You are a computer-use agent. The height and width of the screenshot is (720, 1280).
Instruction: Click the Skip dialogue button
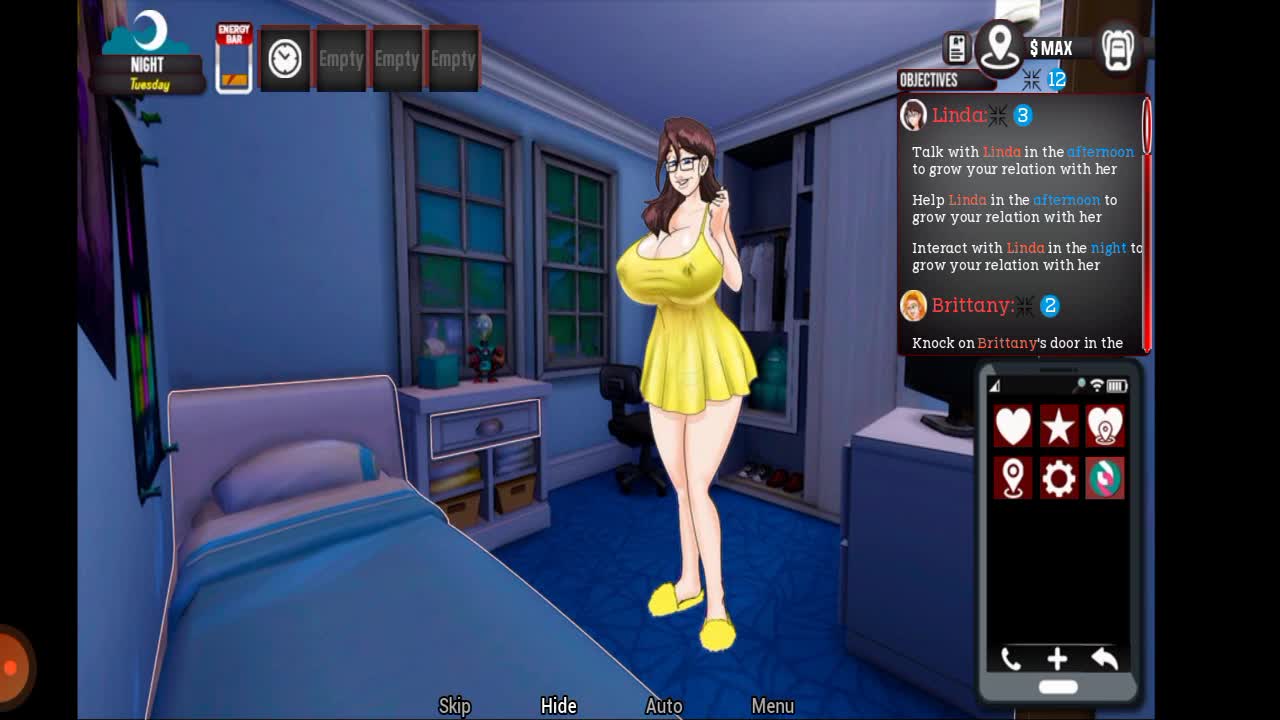pyautogui.click(x=454, y=706)
